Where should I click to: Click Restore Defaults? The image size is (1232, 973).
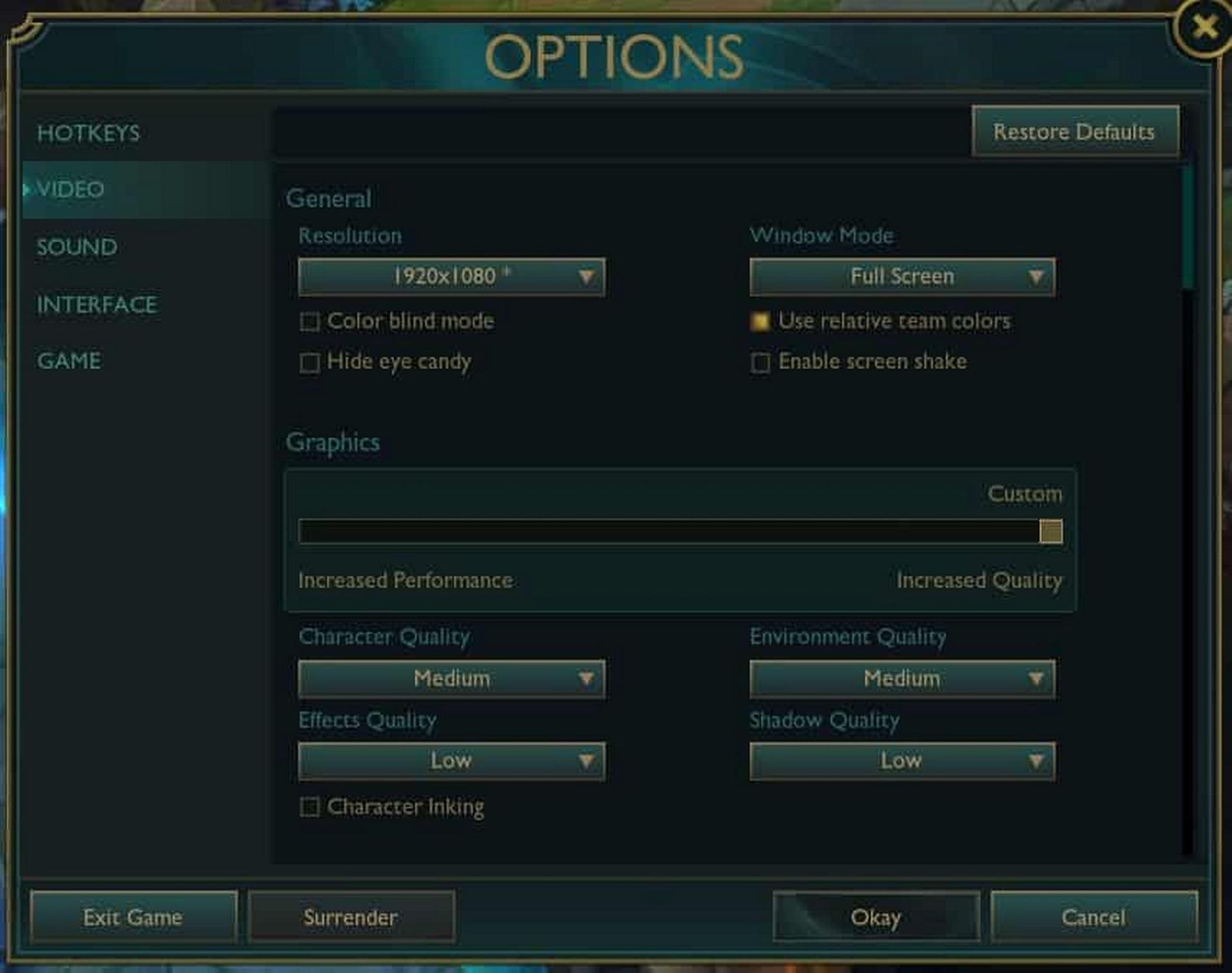click(x=1074, y=132)
